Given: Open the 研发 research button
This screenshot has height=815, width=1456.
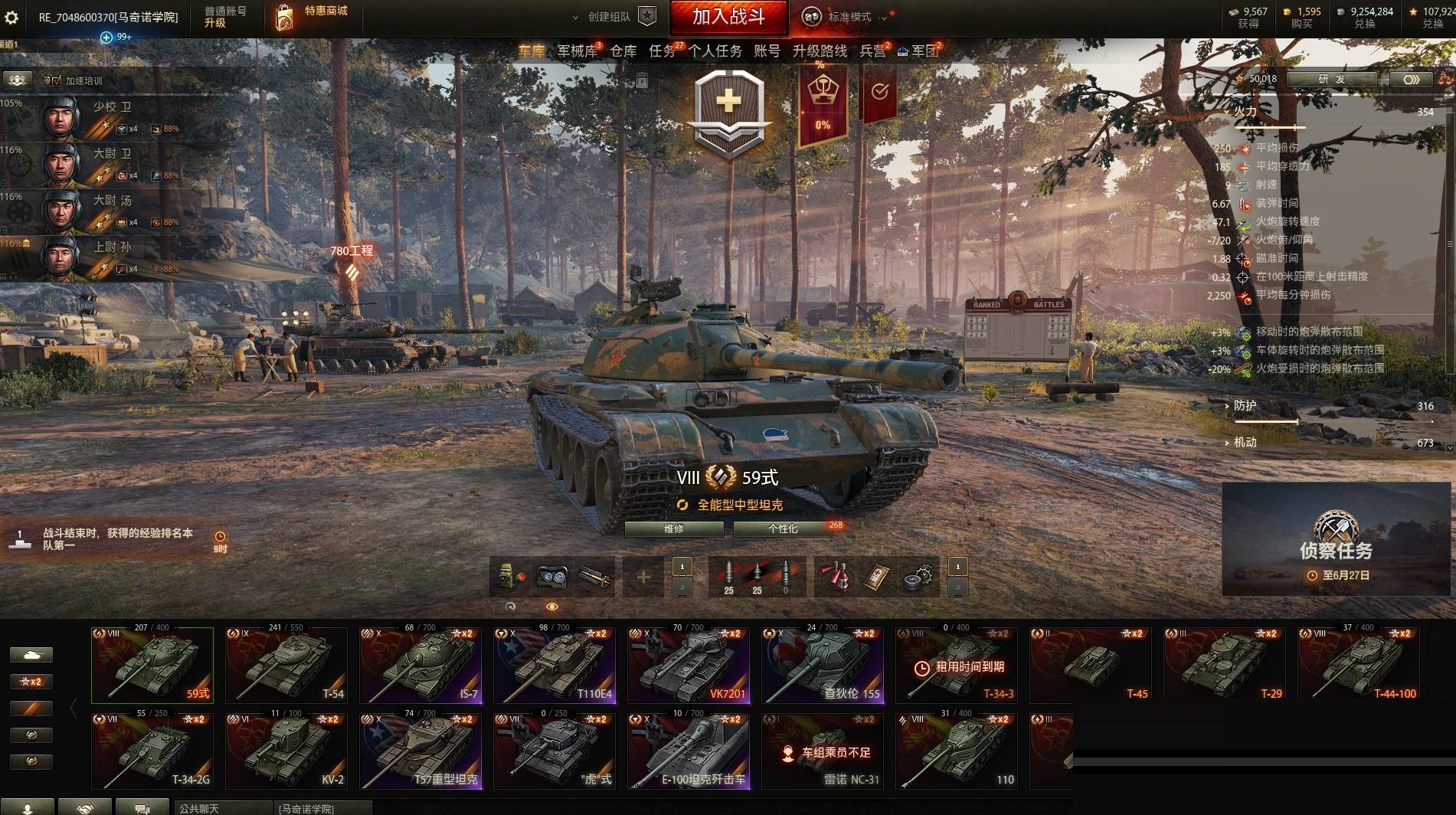Looking at the screenshot, I should [x=1331, y=79].
